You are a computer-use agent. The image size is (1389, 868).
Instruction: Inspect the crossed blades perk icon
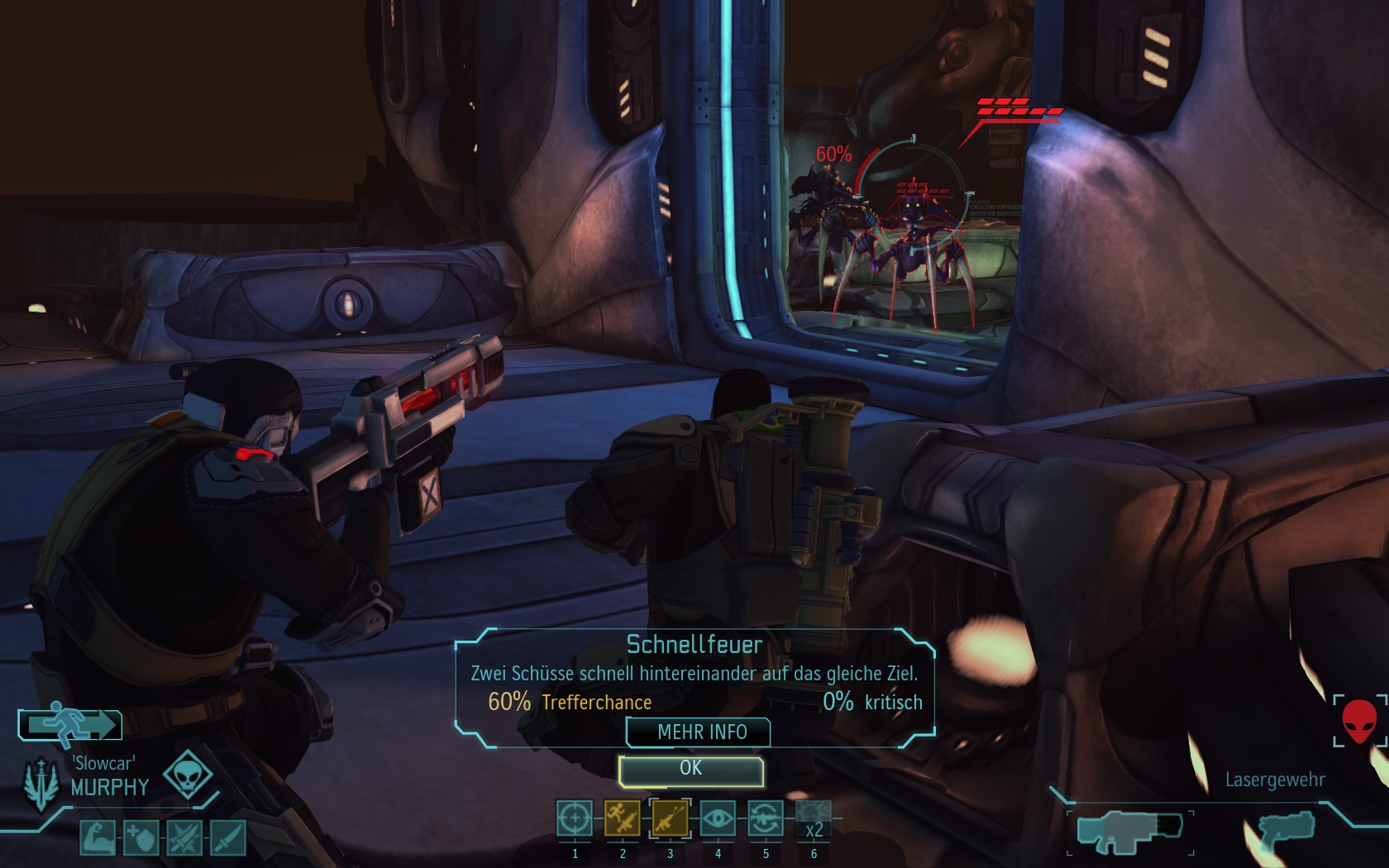click(x=184, y=837)
